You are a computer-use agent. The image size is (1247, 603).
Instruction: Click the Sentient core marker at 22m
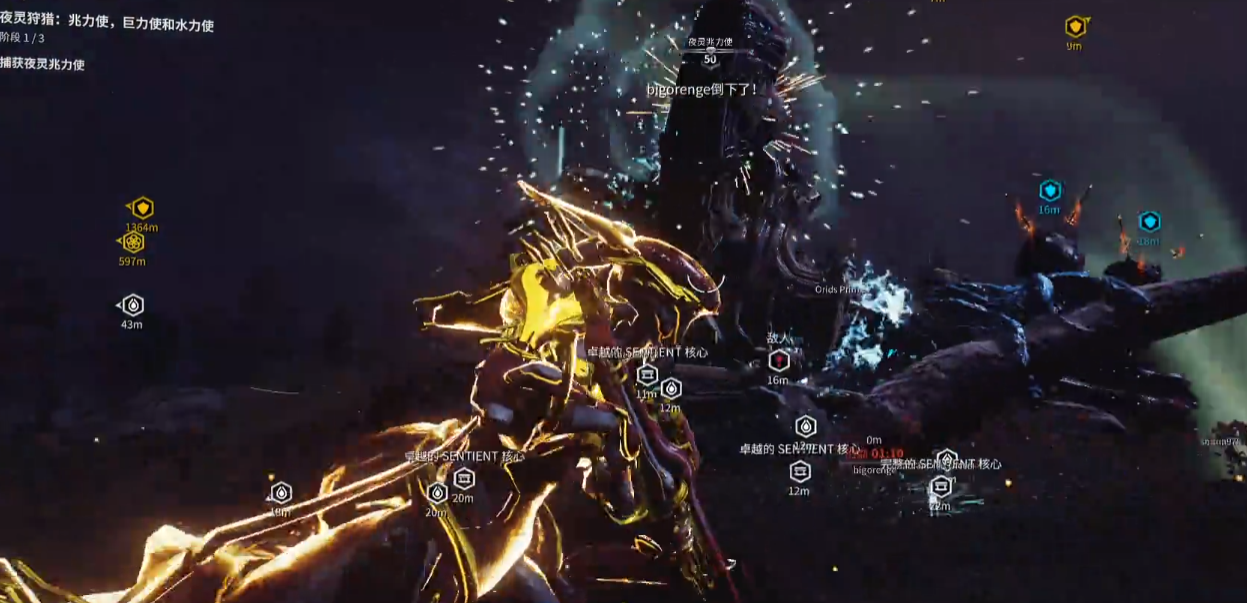click(x=940, y=487)
